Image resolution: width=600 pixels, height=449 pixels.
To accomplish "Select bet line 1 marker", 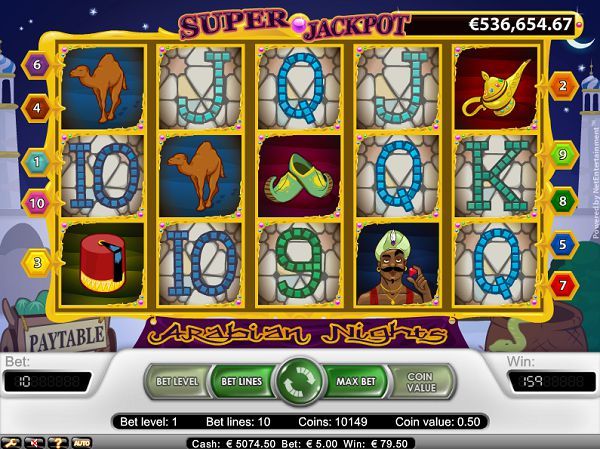I will [38, 160].
